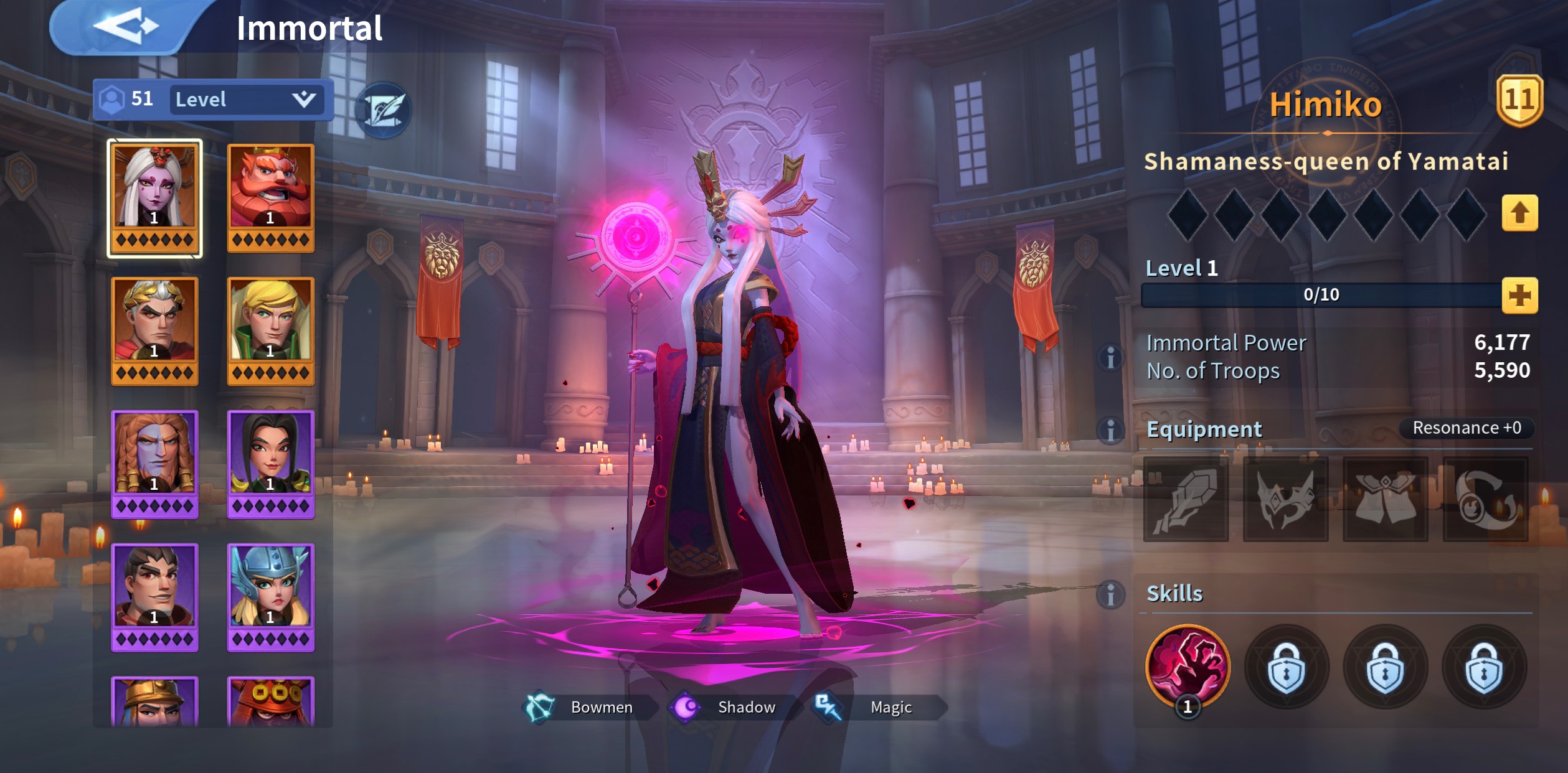
Task: Pick the blond green-hooded immortal portrait
Action: tap(270, 330)
